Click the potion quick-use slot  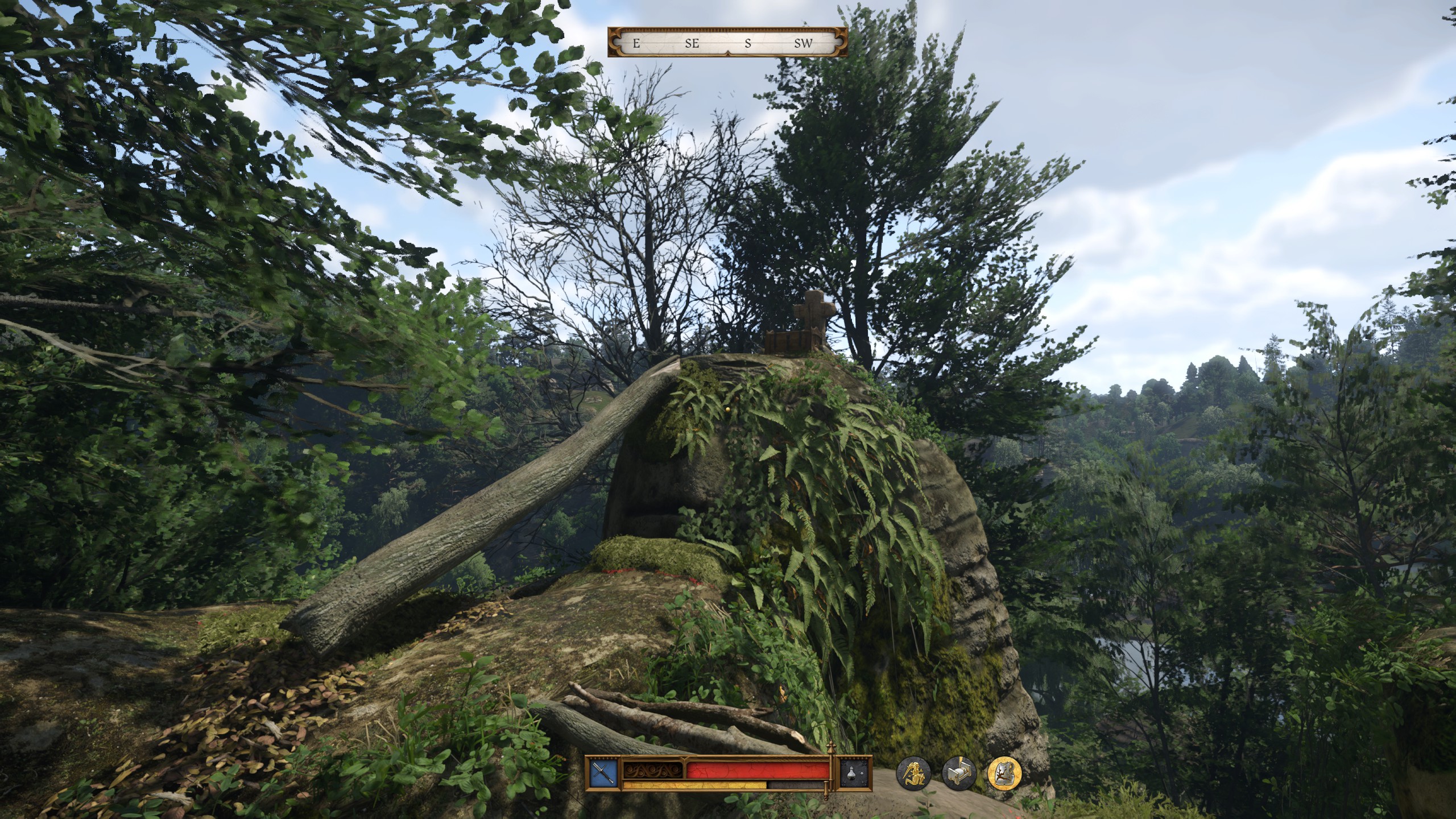[856, 774]
